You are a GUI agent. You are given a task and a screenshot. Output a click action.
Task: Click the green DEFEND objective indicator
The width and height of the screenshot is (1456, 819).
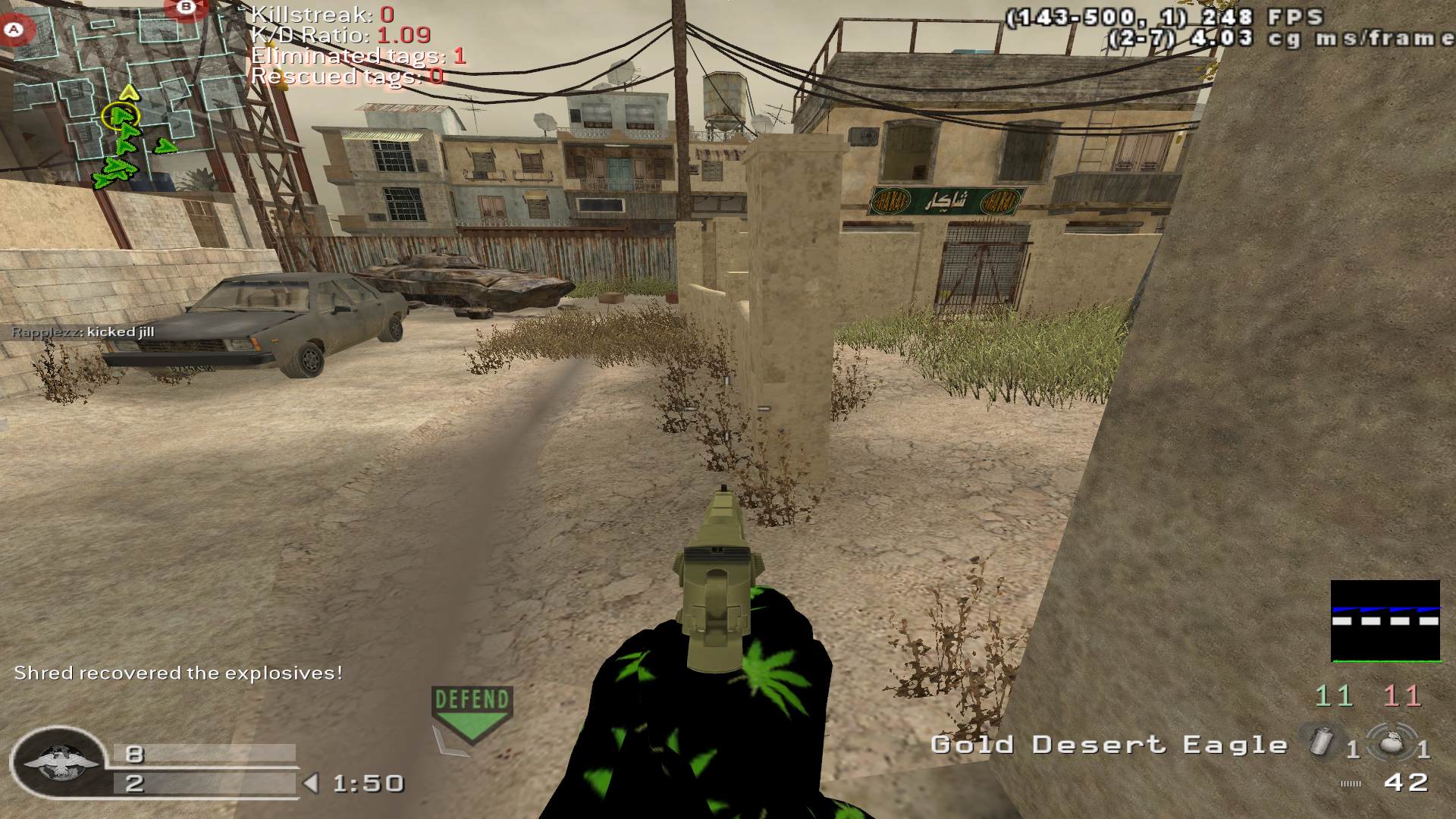472,713
